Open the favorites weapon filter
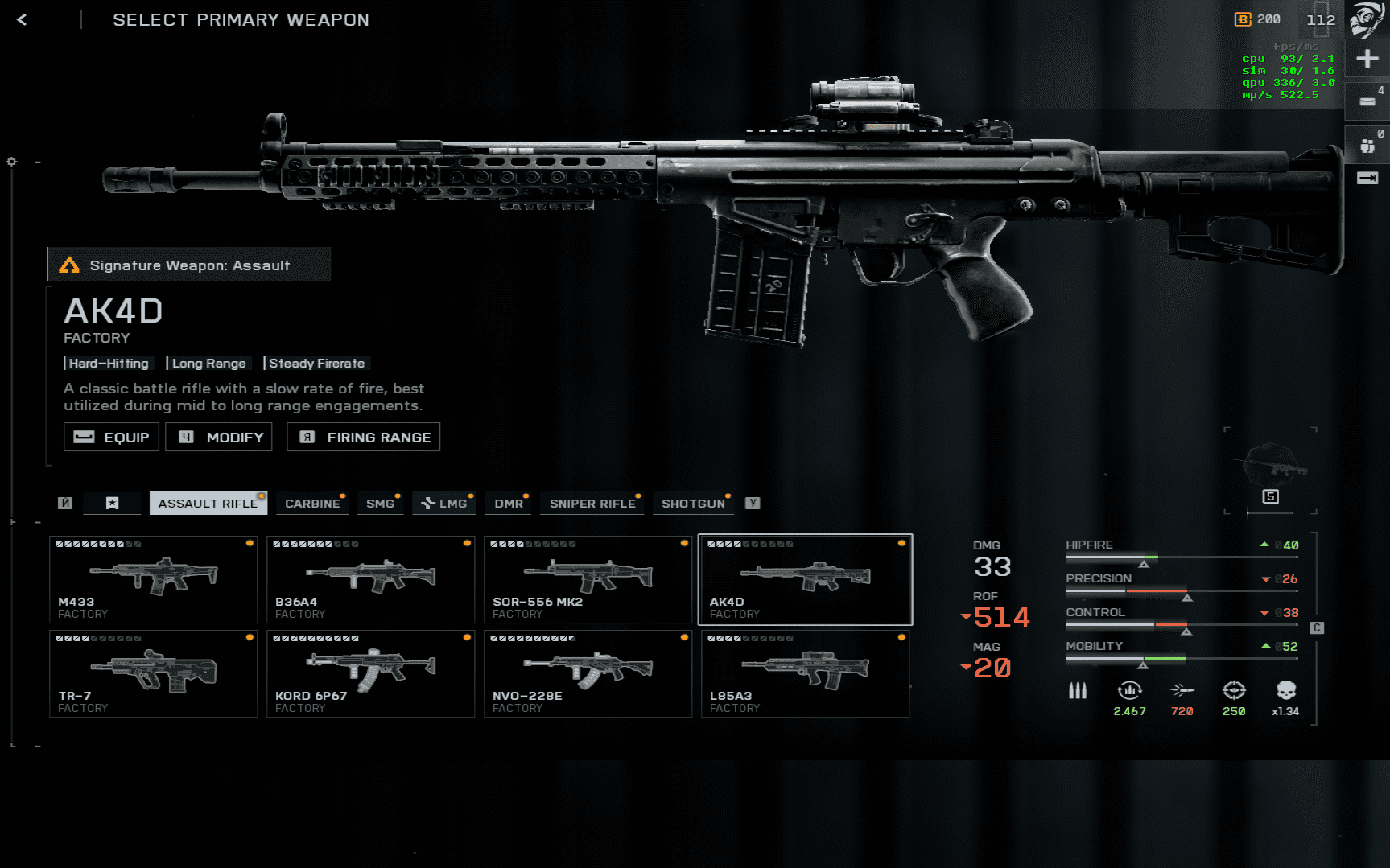This screenshot has height=868, width=1390. 112,503
